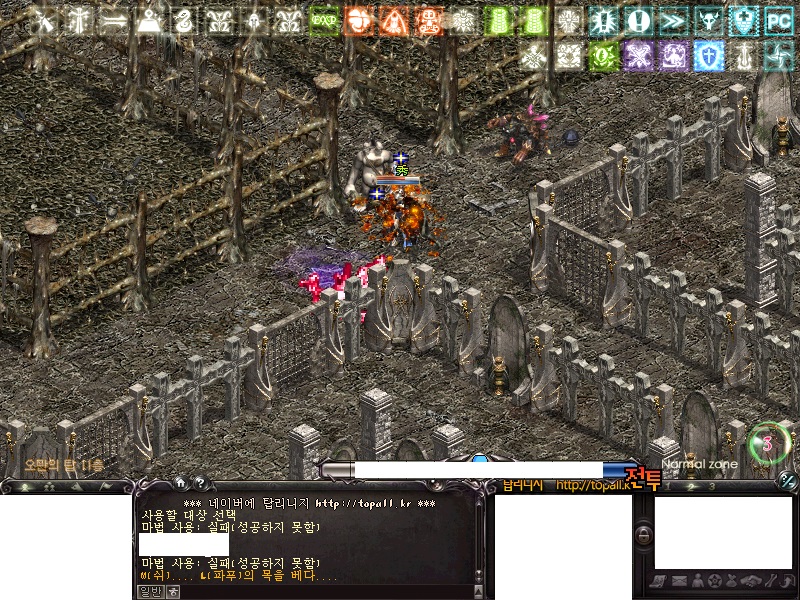Click the double-arrow haste buff icon
This screenshot has width=800, height=600.
(x=673, y=20)
